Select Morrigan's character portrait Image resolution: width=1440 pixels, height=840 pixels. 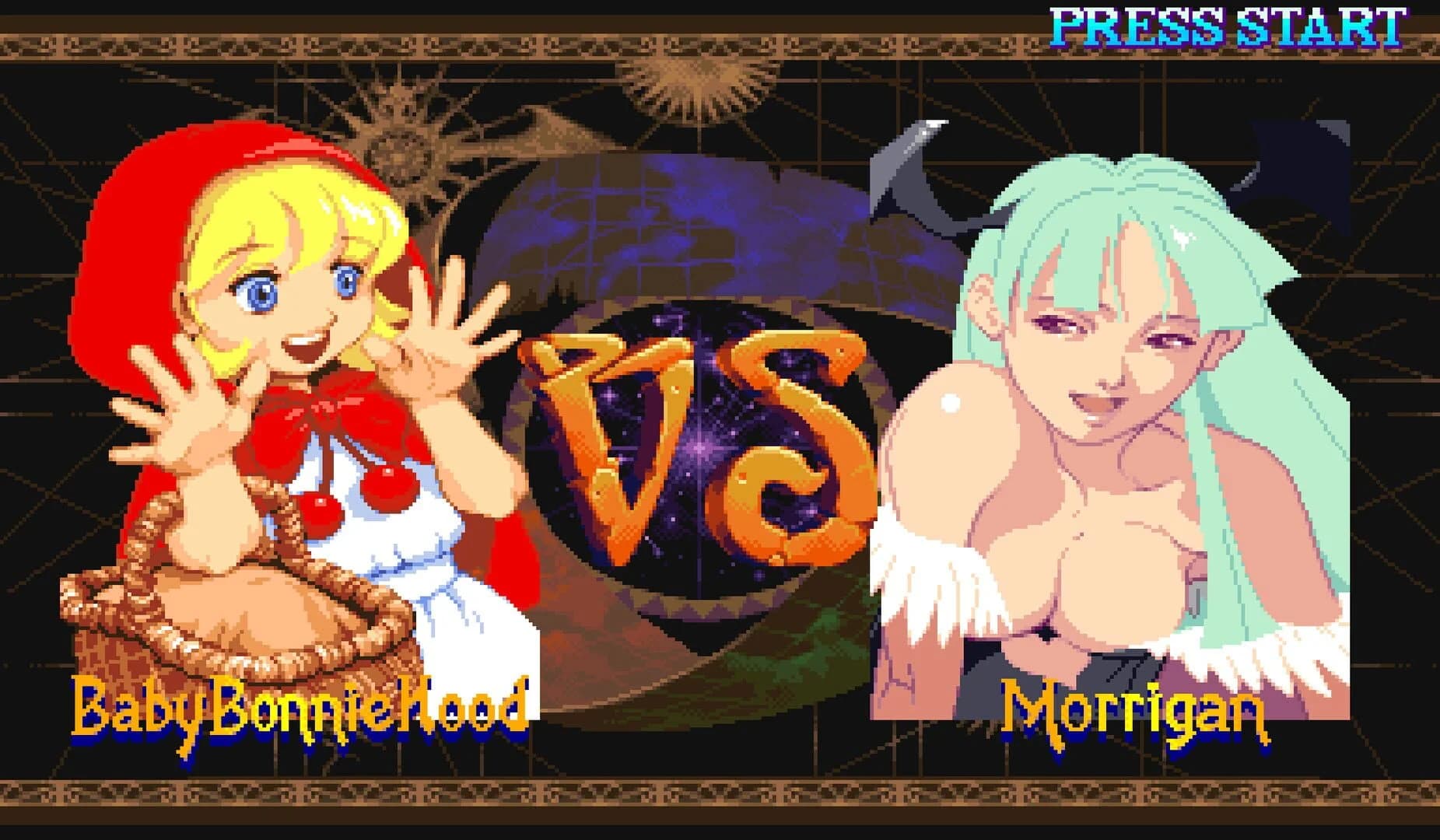(1112, 428)
